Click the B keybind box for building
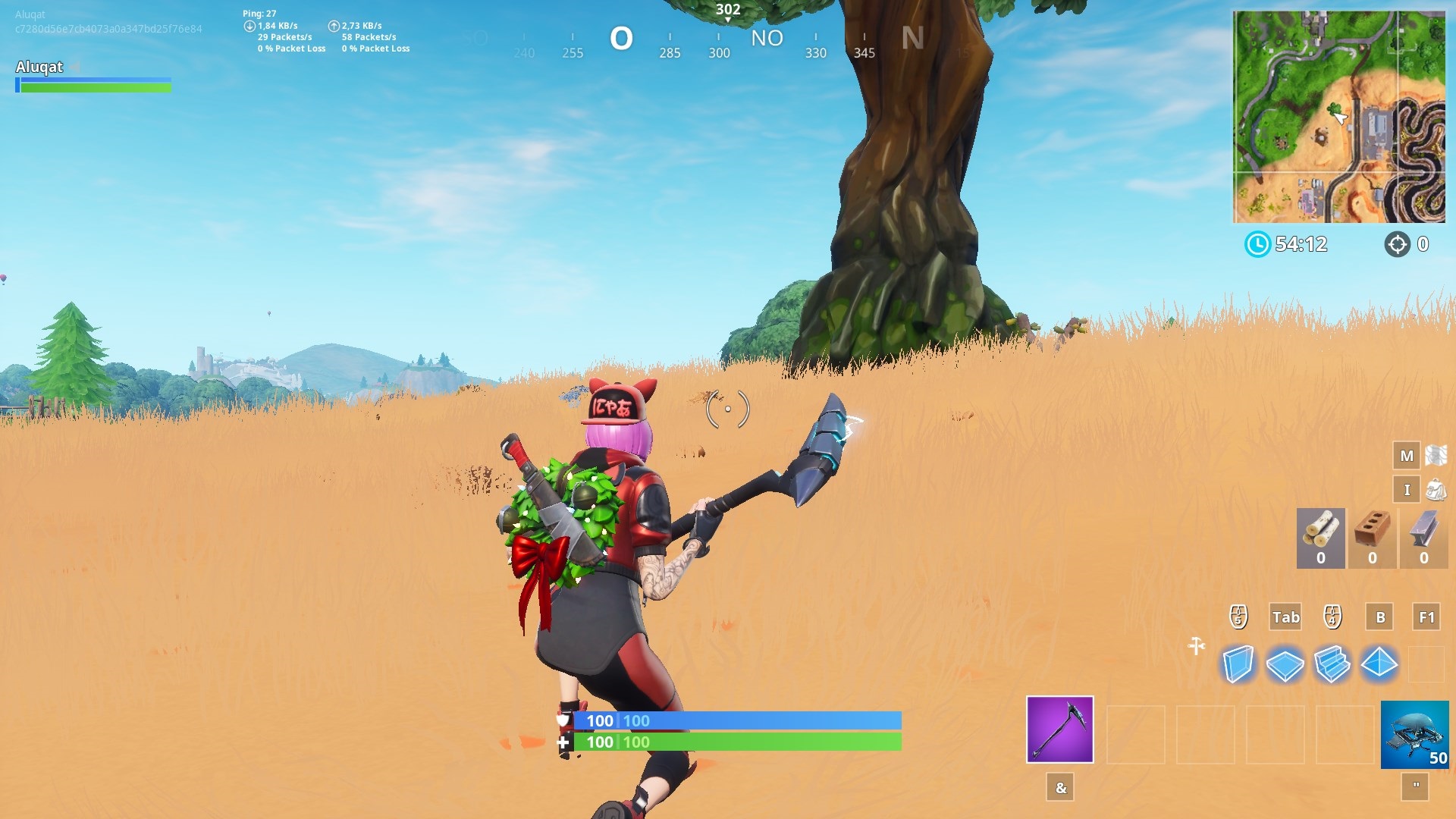 1381,617
